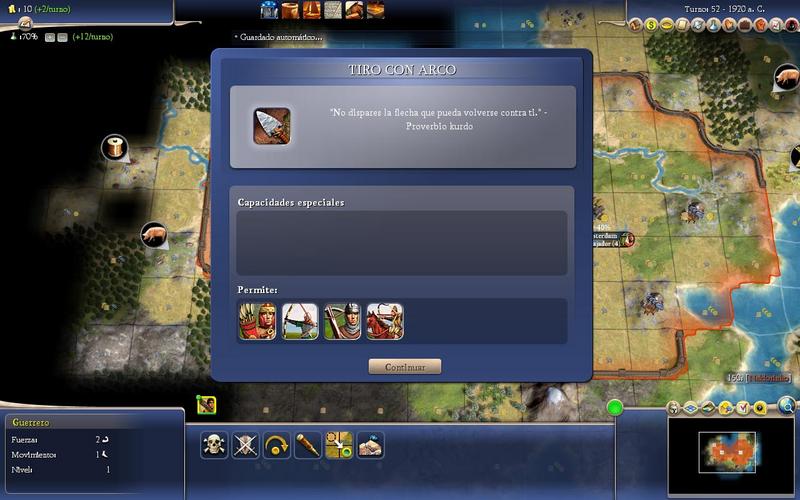Choose the bowman drawing a longbow portrait
The width and height of the screenshot is (800, 500).
pyautogui.click(x=300, y=322)
